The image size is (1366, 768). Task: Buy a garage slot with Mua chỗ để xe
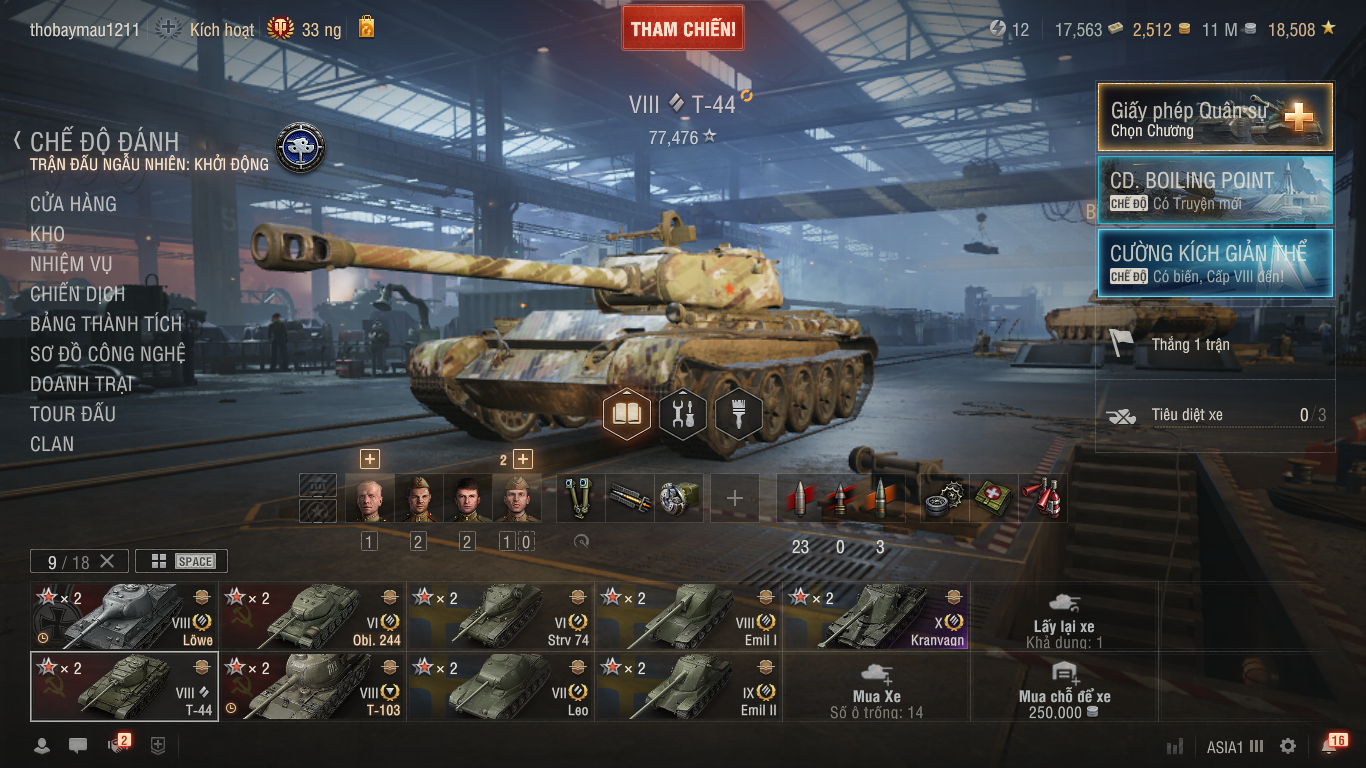pos(1064,687)
